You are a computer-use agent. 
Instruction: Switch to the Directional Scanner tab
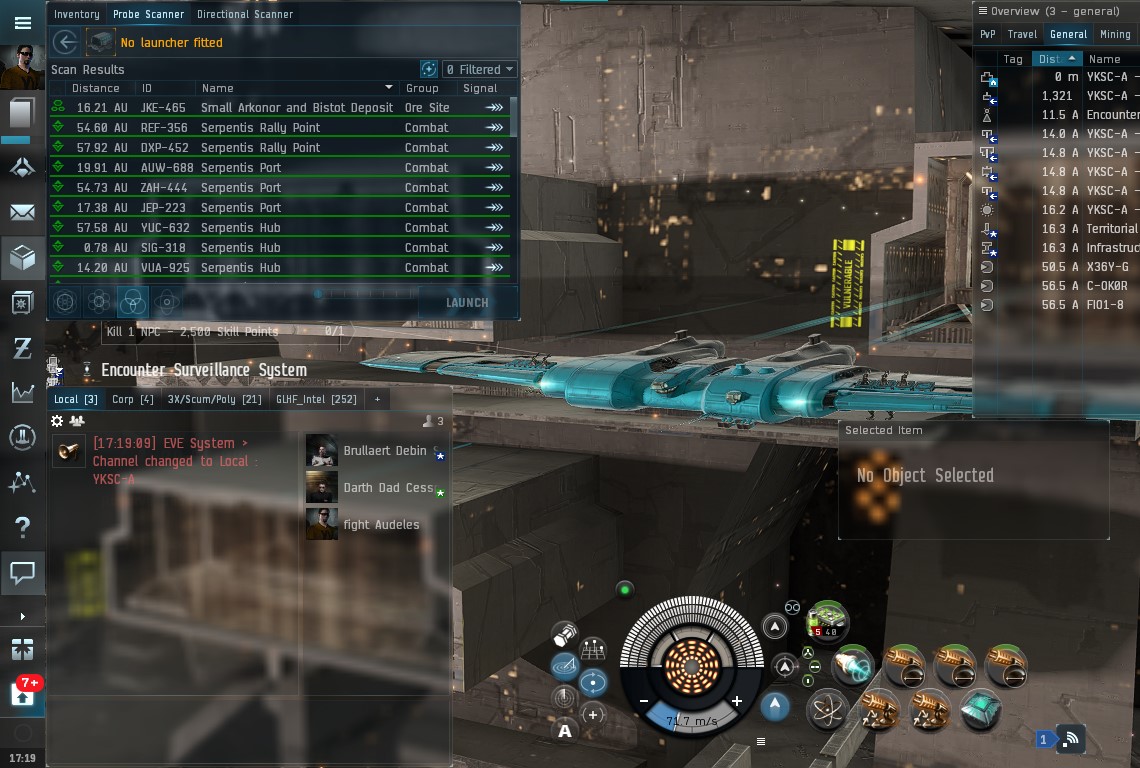(x=245, y=14)
